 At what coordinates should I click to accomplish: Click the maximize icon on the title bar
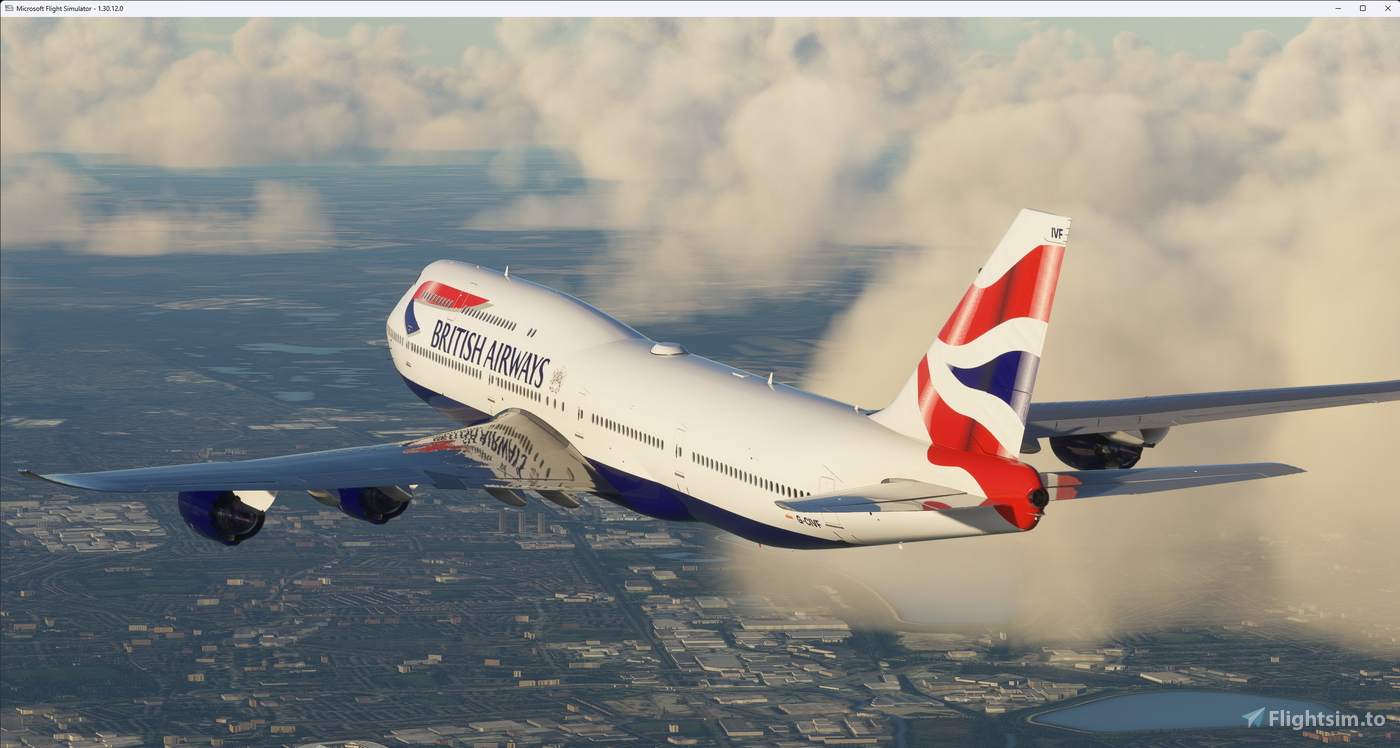click(1363, 8)
